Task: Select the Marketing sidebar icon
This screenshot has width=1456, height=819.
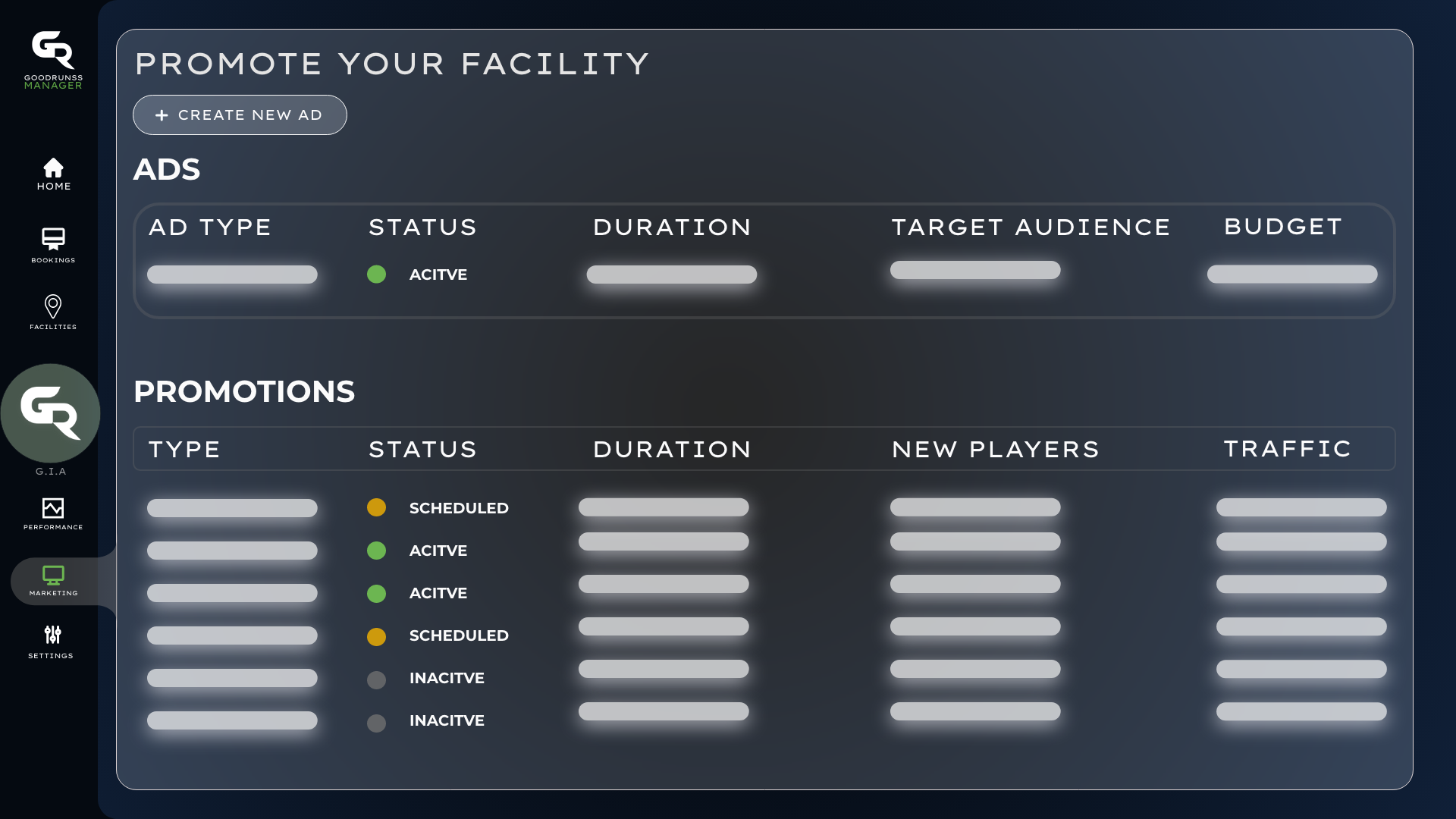Action: (x=53, y=576)
